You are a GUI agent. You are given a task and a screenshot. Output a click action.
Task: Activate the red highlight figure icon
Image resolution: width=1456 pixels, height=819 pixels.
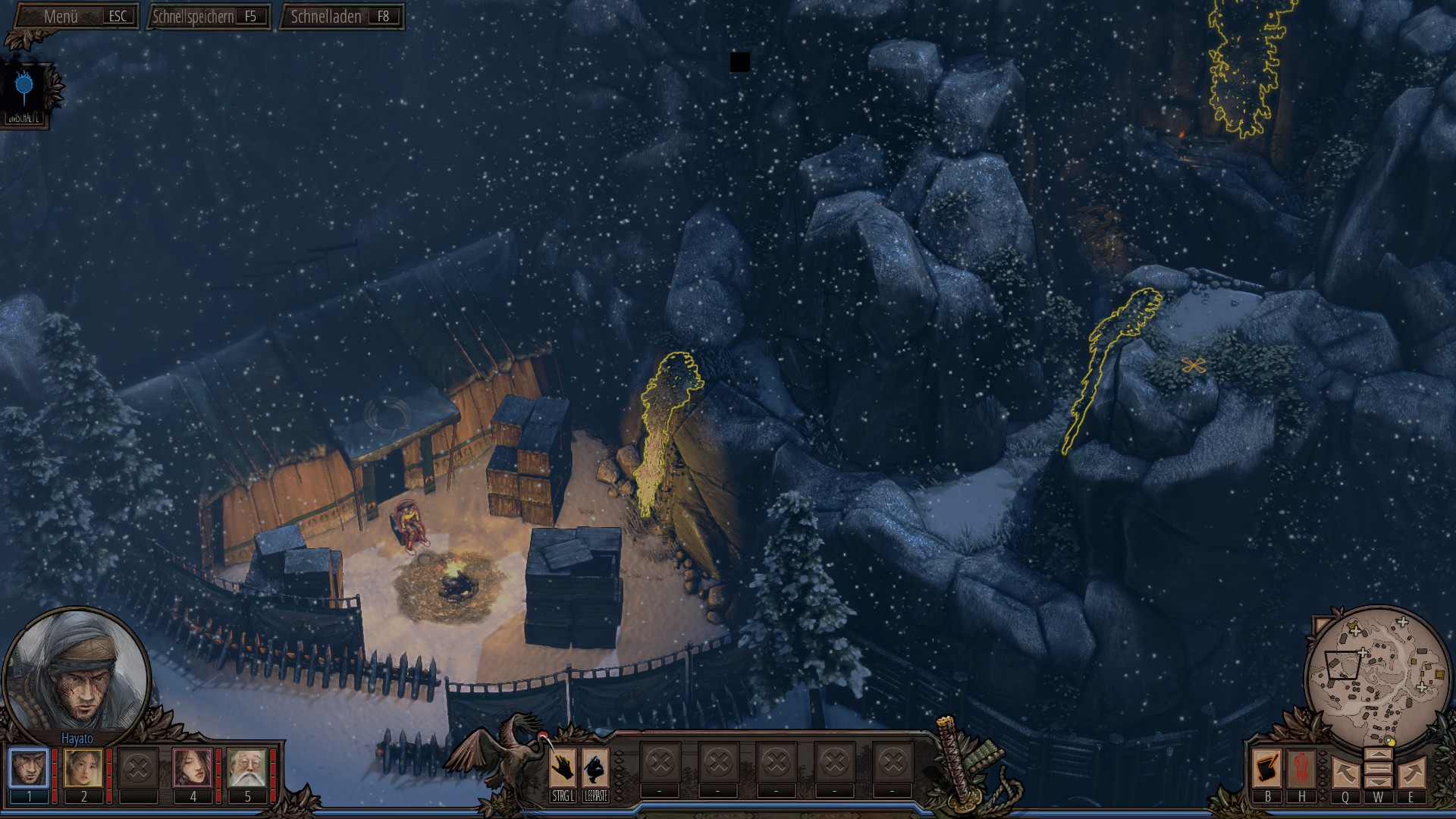(1301, 769)
